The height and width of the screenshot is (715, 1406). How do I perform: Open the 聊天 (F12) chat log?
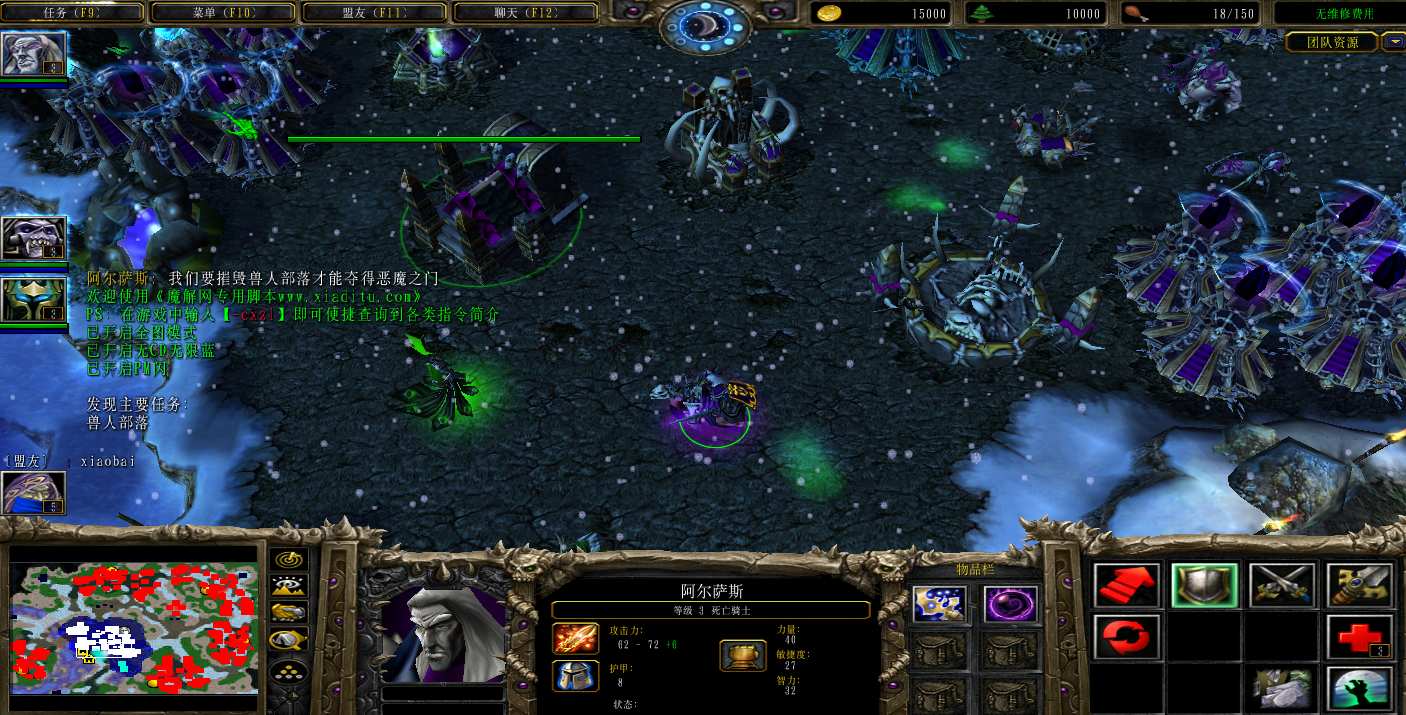click(525, 13)
